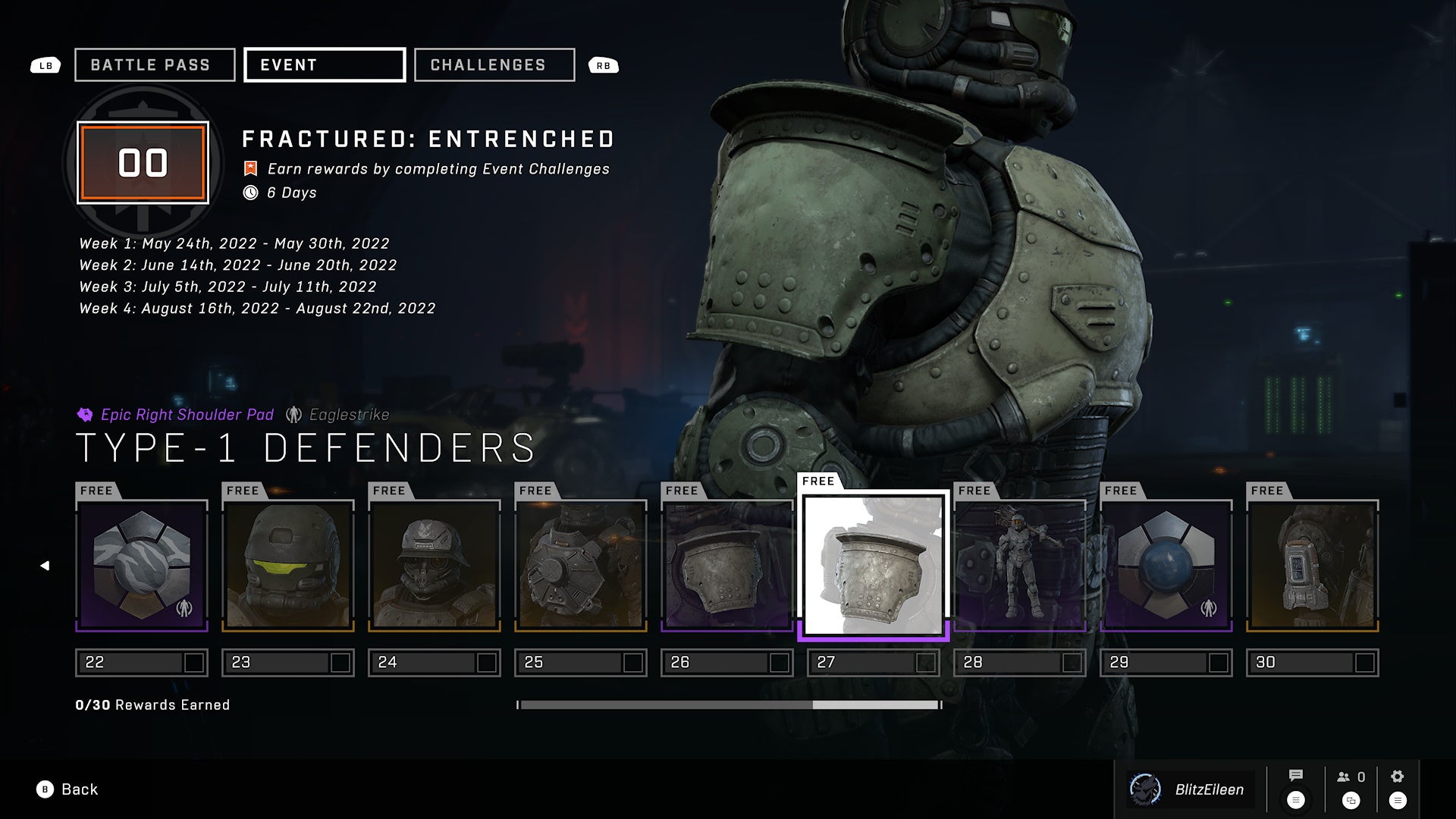
Task: Choose the tier 28 Spartan stance reward
Action: (1020, 565)
